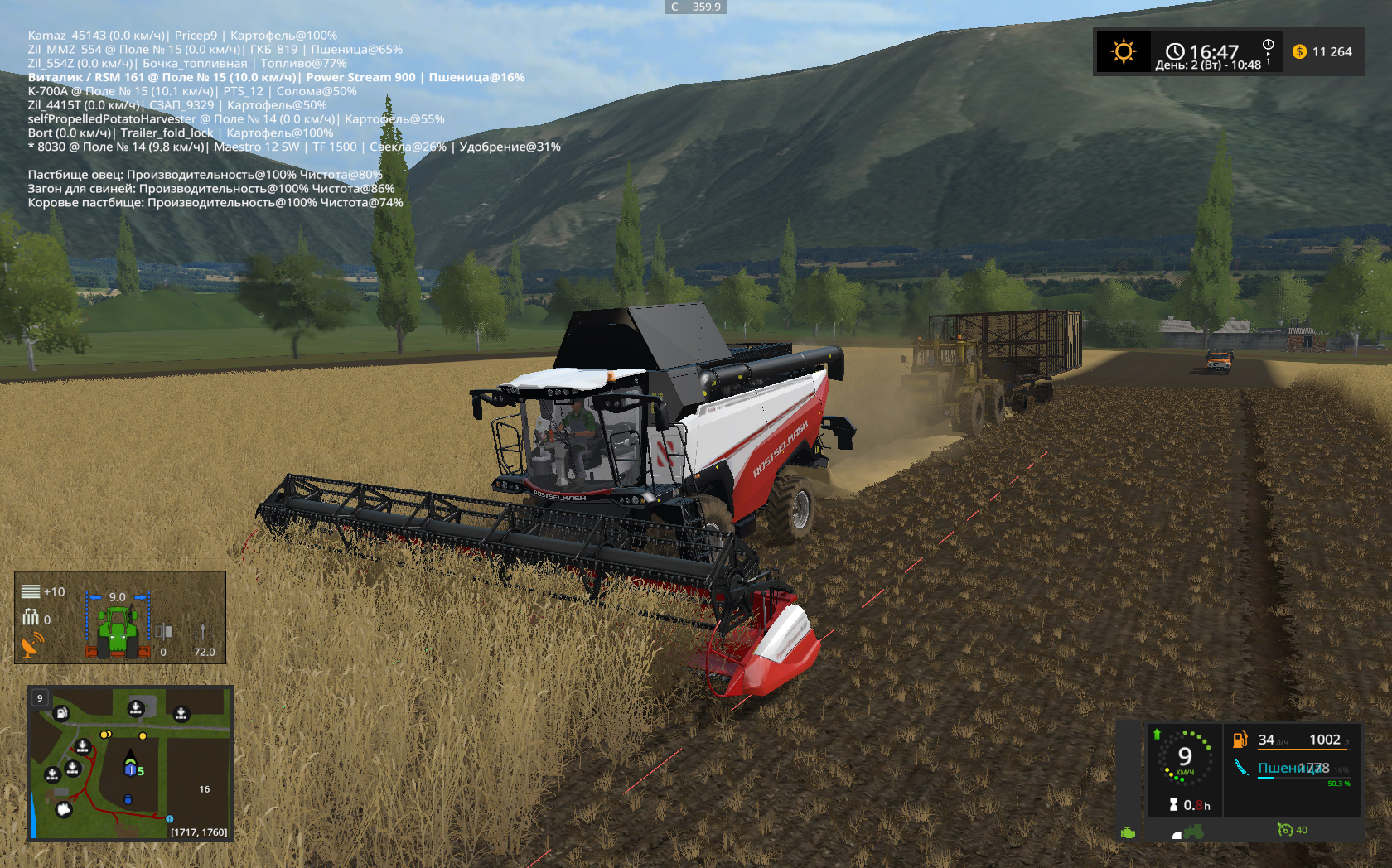Select the Kamaz_45143 row in vehicle list
This screenshot has height=868, width=1392.
(182, 36)
